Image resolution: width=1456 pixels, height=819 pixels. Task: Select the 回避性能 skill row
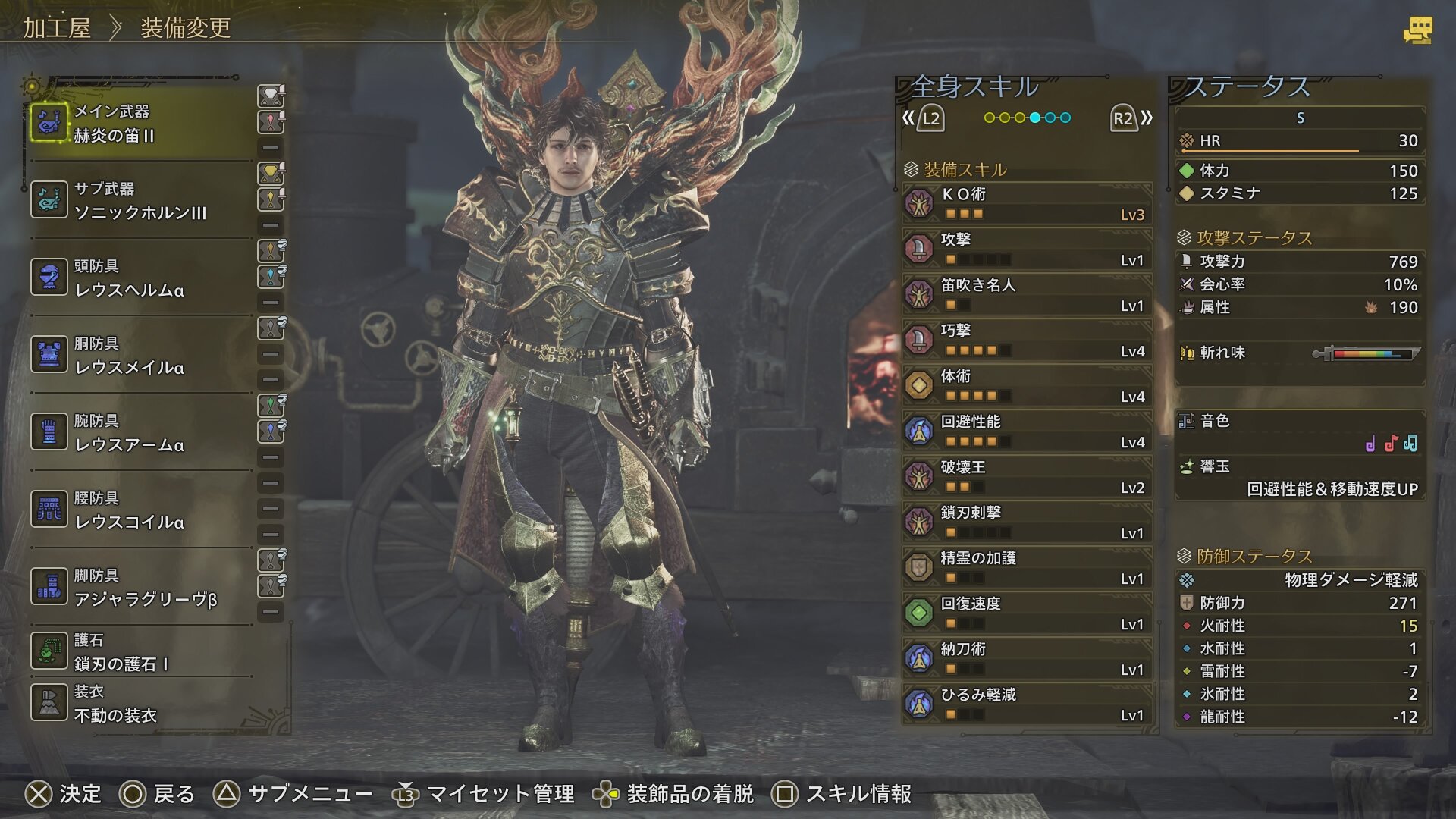1028,431
